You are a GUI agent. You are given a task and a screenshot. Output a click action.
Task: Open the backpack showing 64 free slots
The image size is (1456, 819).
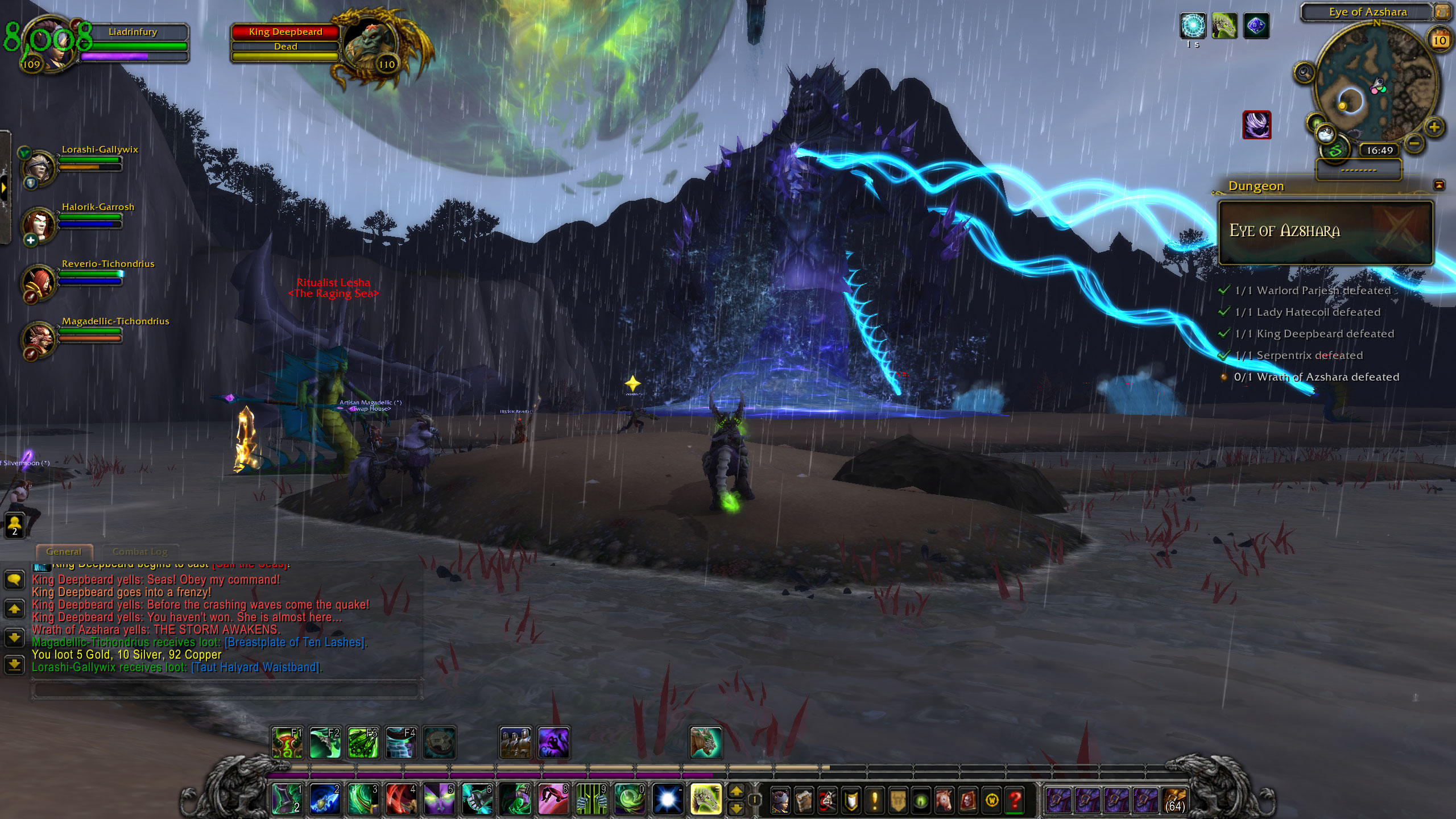point(1174,800)
